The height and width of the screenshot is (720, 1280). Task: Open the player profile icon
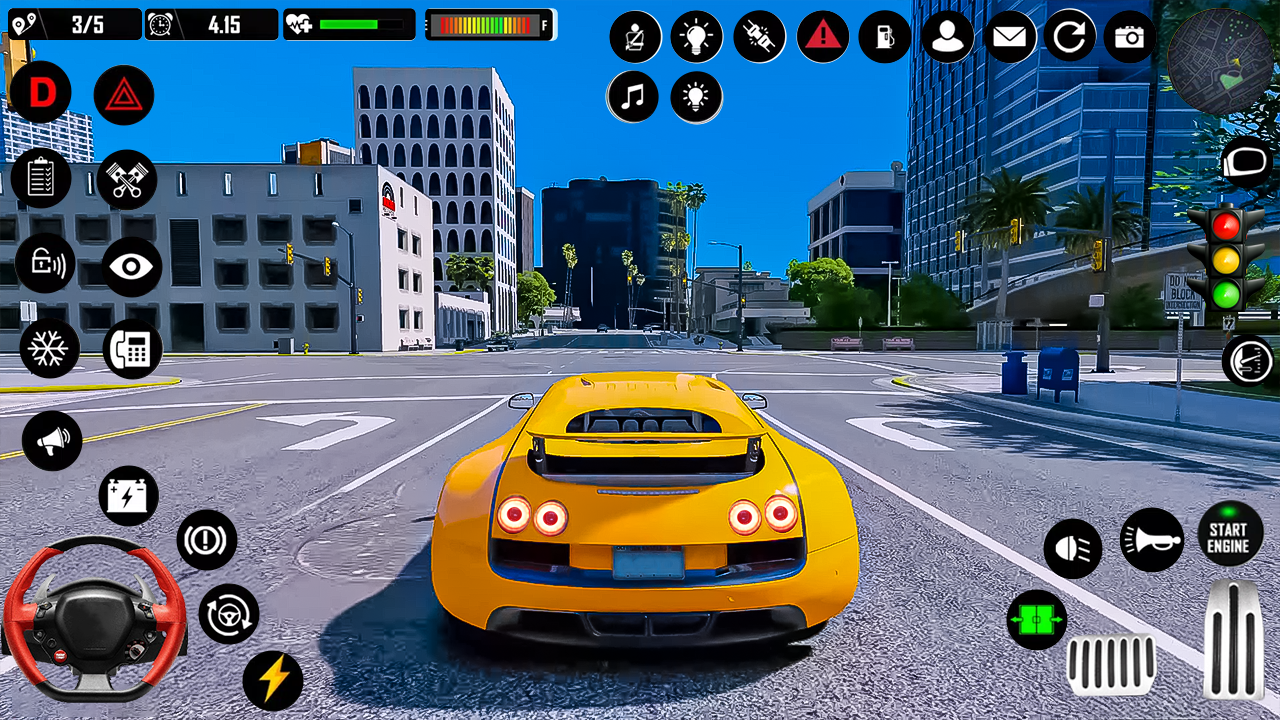coord(948,37)
